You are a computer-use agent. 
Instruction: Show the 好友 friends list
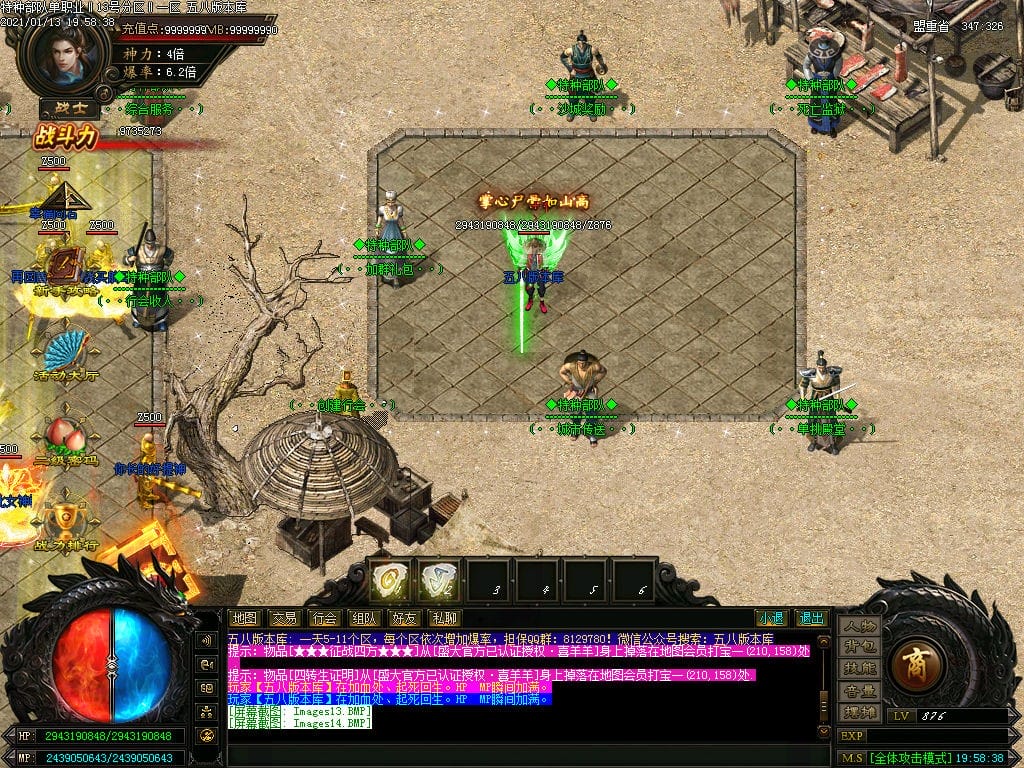(x=404, y=618)
